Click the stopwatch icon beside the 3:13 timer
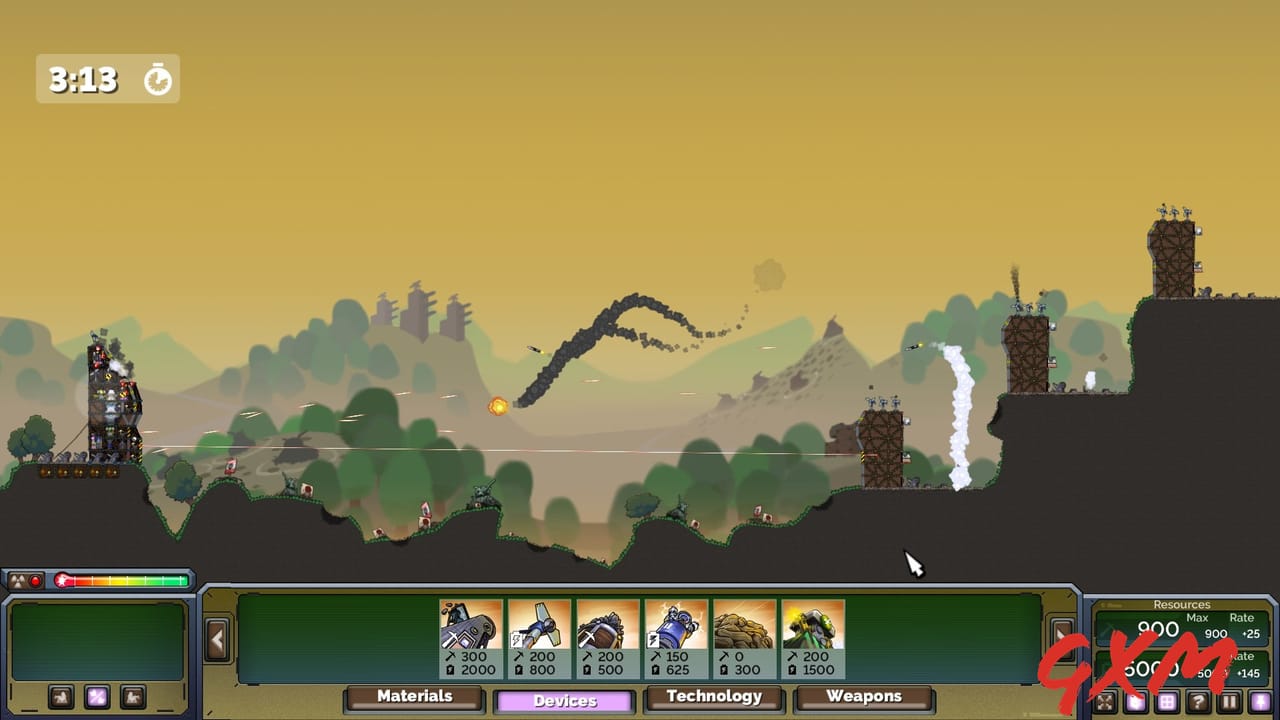Screen dimensions: 1280x720 click(156, 78)
